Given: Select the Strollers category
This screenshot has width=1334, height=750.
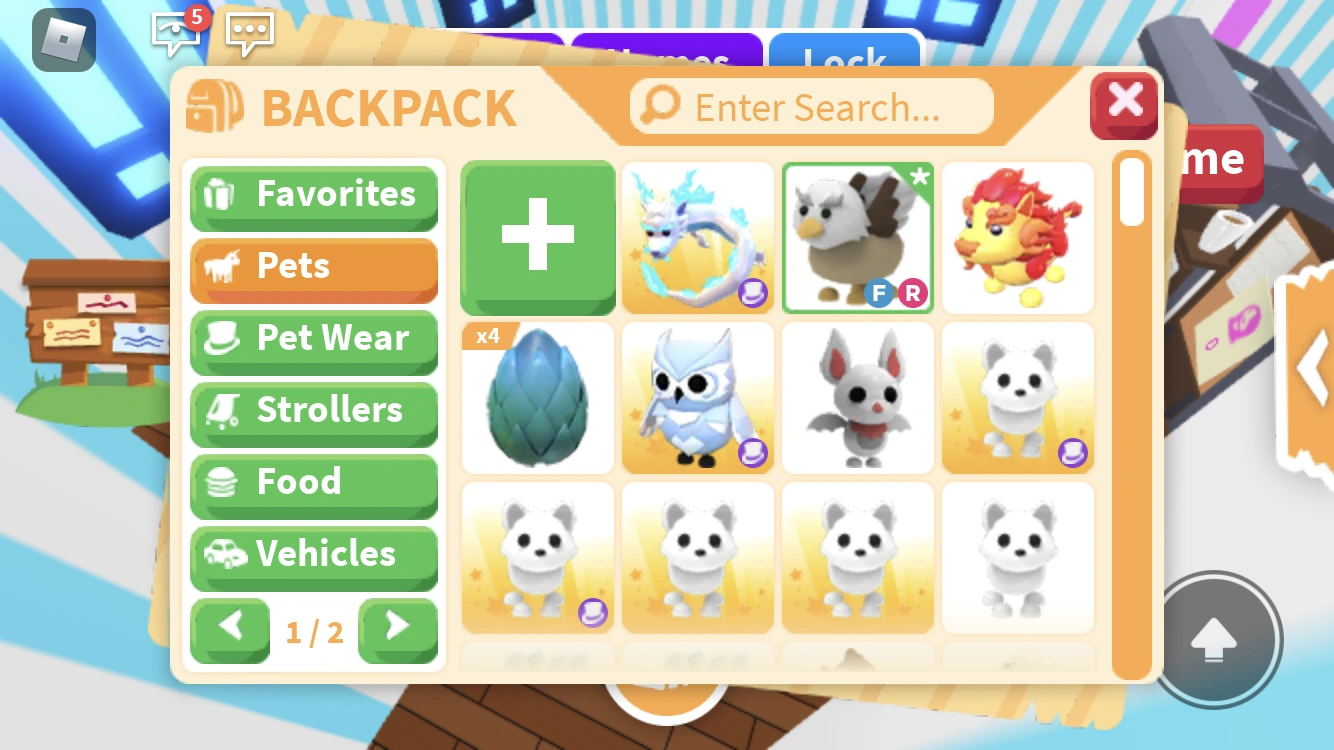Looking at the screenshot, I should pyautogui.click(x=314, y=411).
